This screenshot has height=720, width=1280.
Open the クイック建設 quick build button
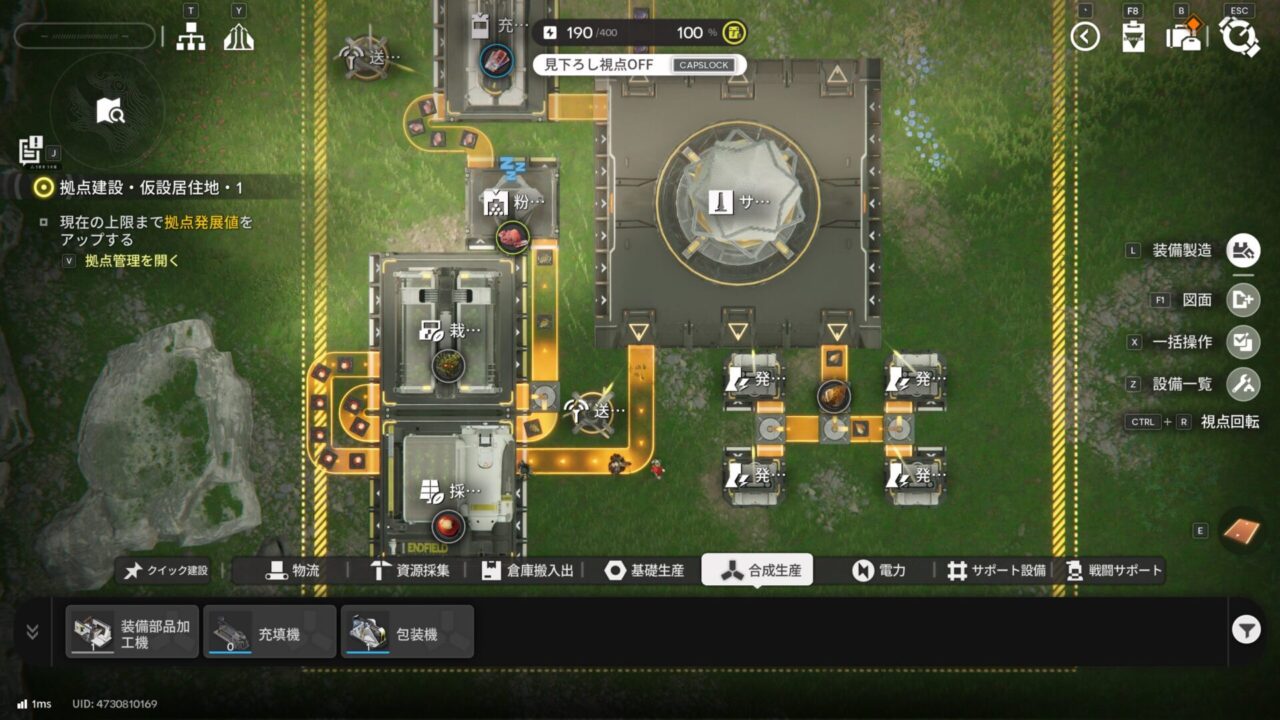[x=167, y=570]
